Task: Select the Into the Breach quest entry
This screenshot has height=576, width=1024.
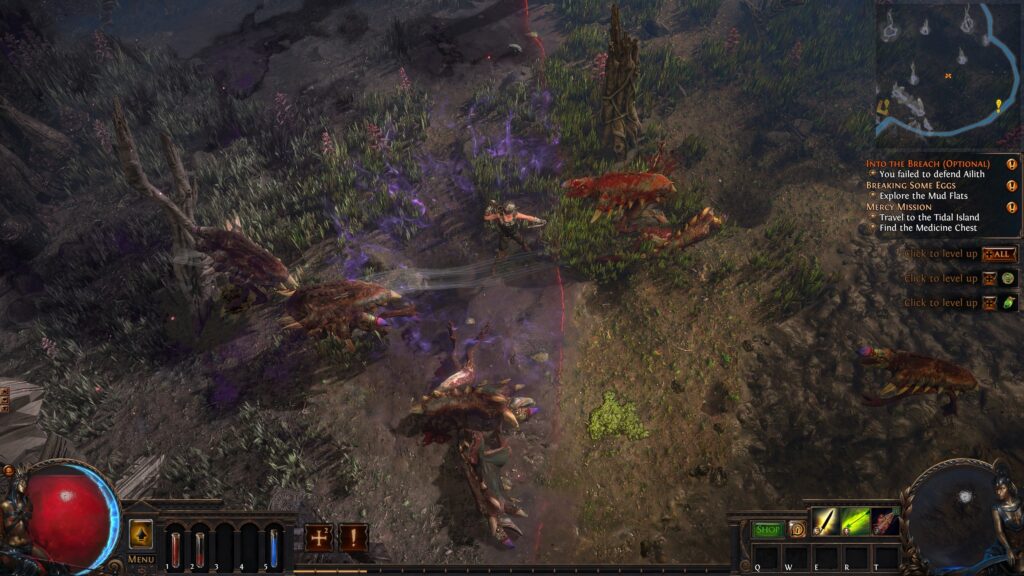Action: click(927, 163)
